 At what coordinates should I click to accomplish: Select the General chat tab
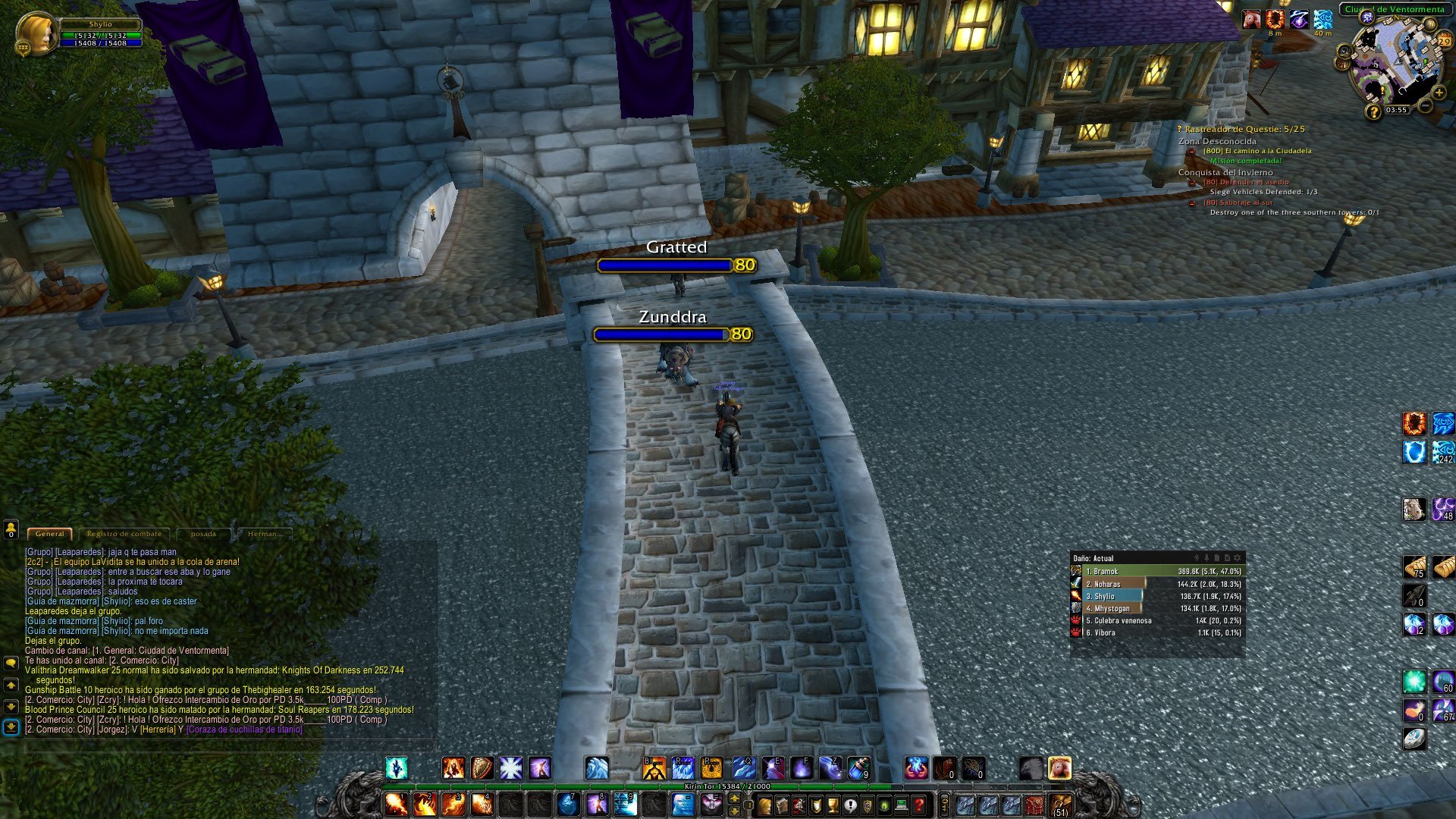tap(50, 534)
